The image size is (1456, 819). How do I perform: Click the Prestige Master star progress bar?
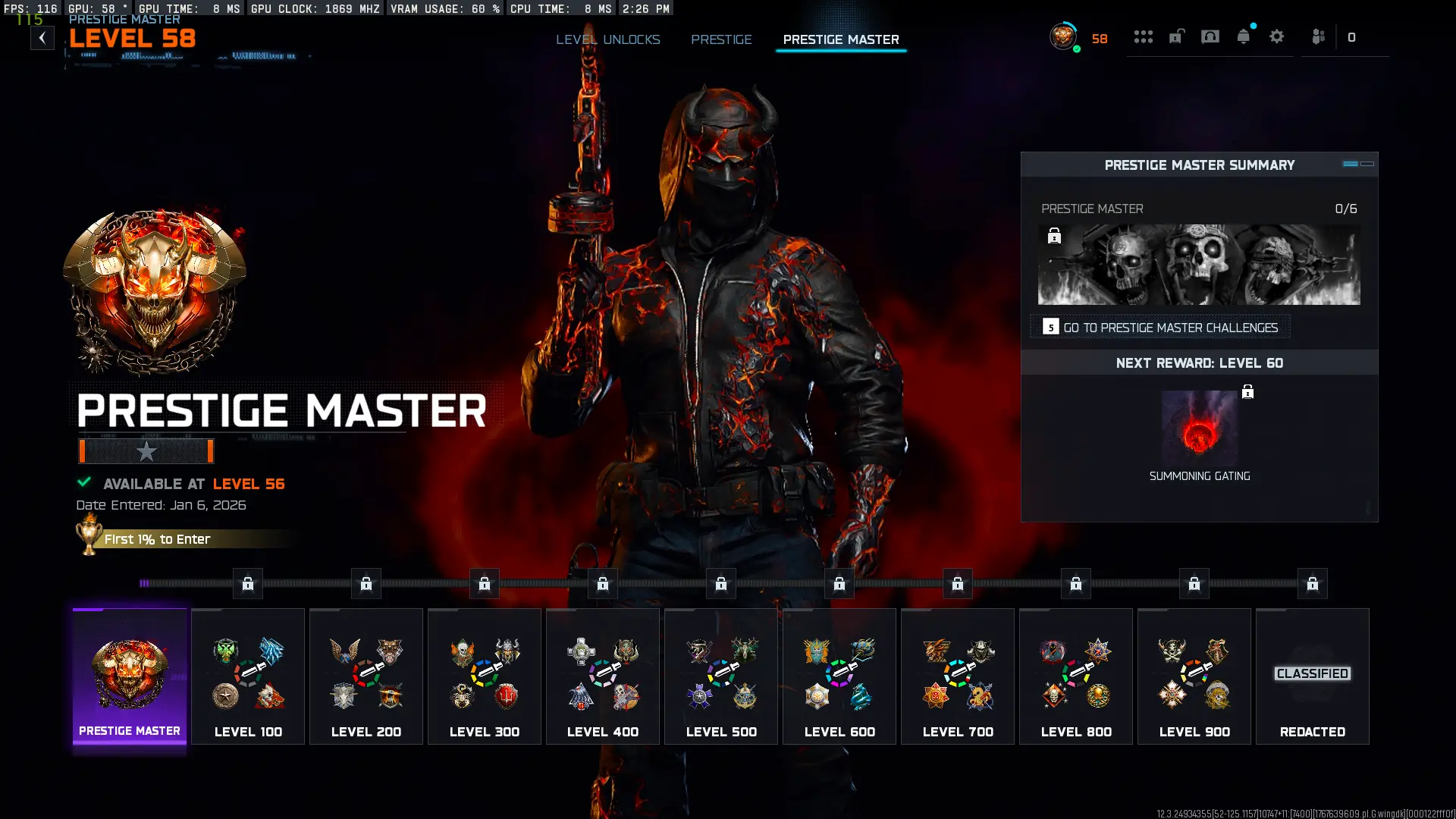146,451
